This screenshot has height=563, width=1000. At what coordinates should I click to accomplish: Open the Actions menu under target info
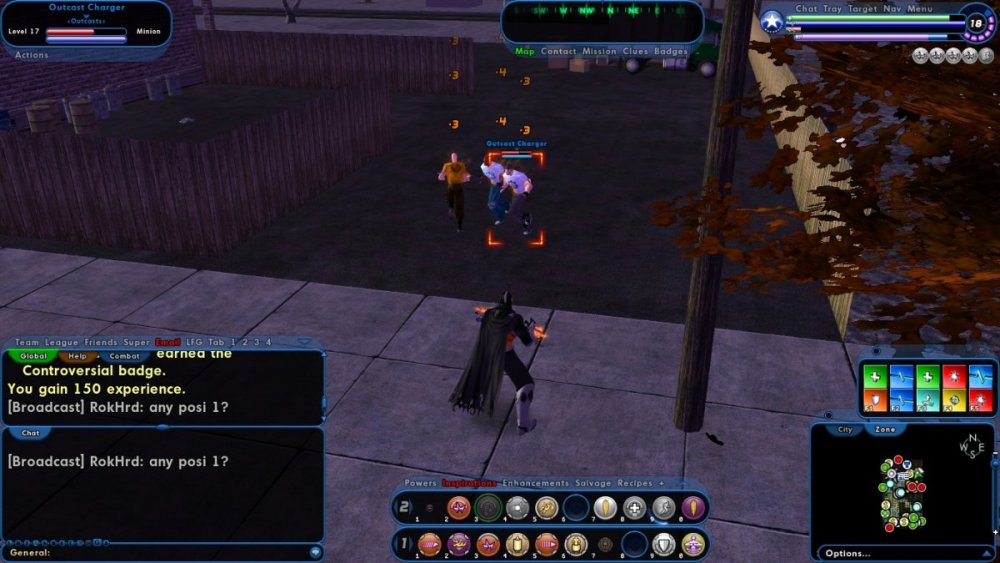point(32,55)
